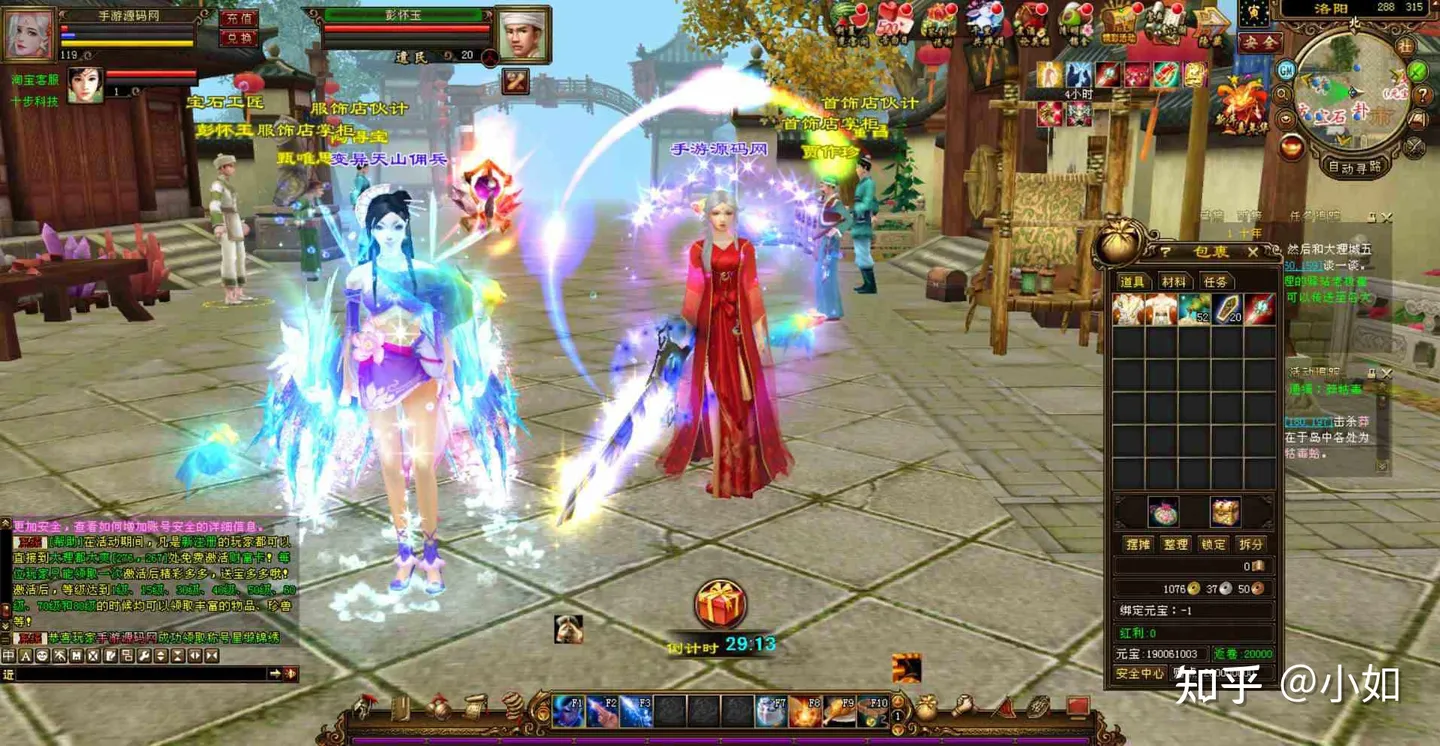1440x746 pixels.
Task: Click the 拆分 split button
Action: 1252,544
